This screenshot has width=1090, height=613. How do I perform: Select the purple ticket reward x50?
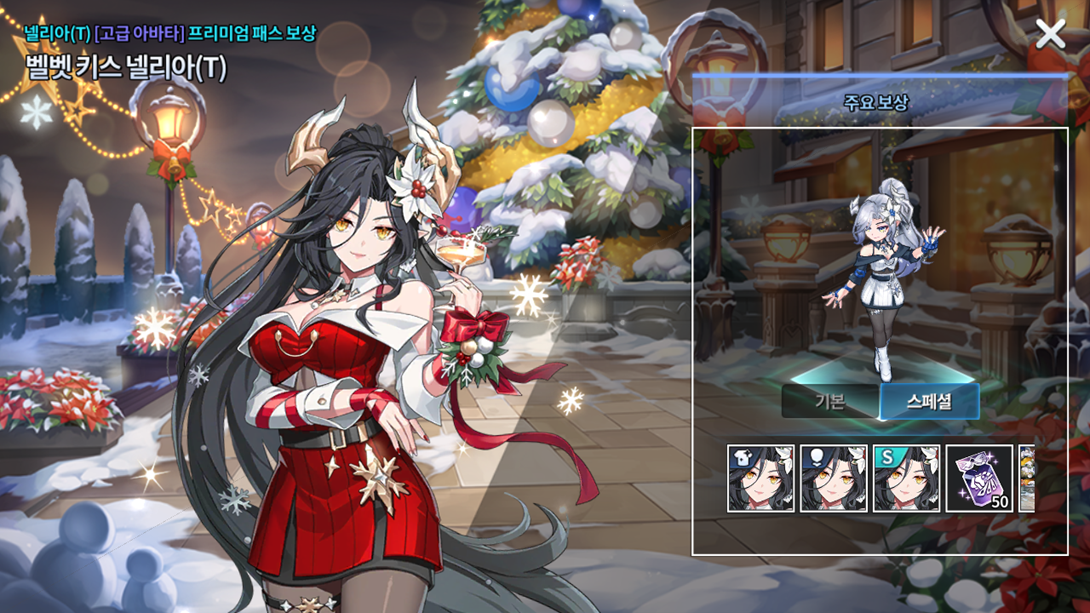pyautogui.click(x=979, y=479)
